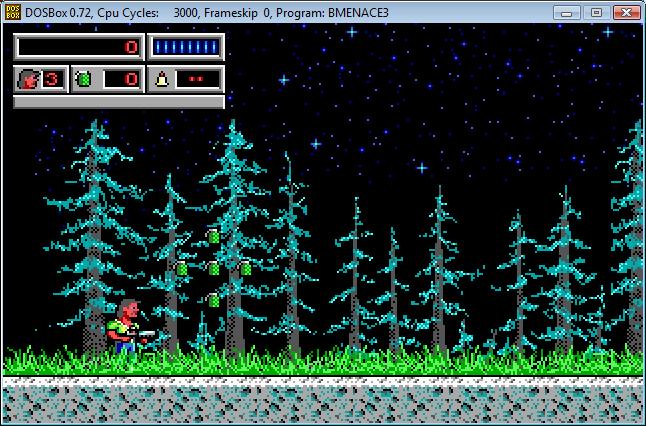Image resolution: width=646 pixels, height=426 pixels.
Task: Maximize the DOSBox window
Action: (x=595, y=12)
